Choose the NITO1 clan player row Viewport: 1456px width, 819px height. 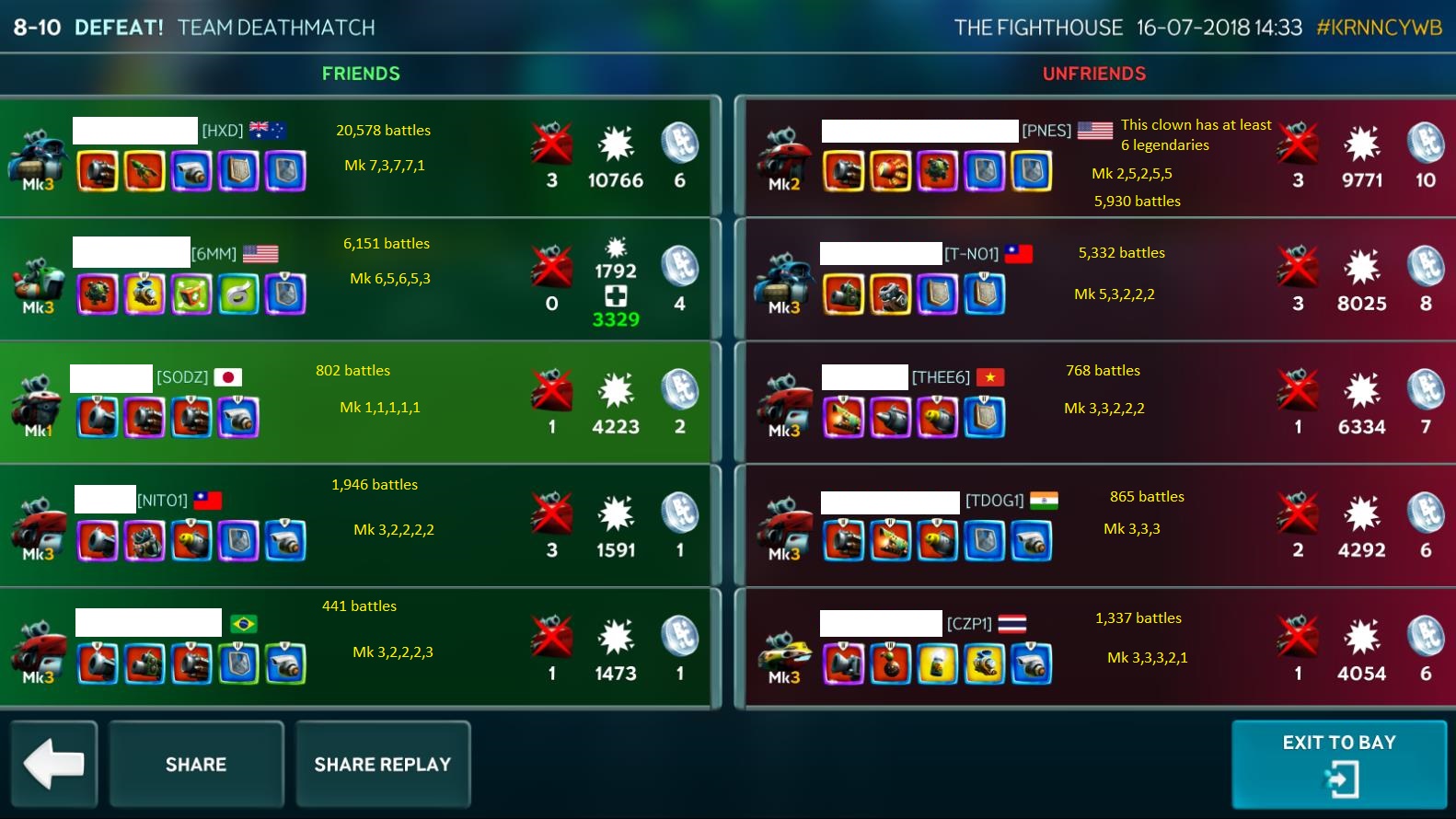point(359,526)
